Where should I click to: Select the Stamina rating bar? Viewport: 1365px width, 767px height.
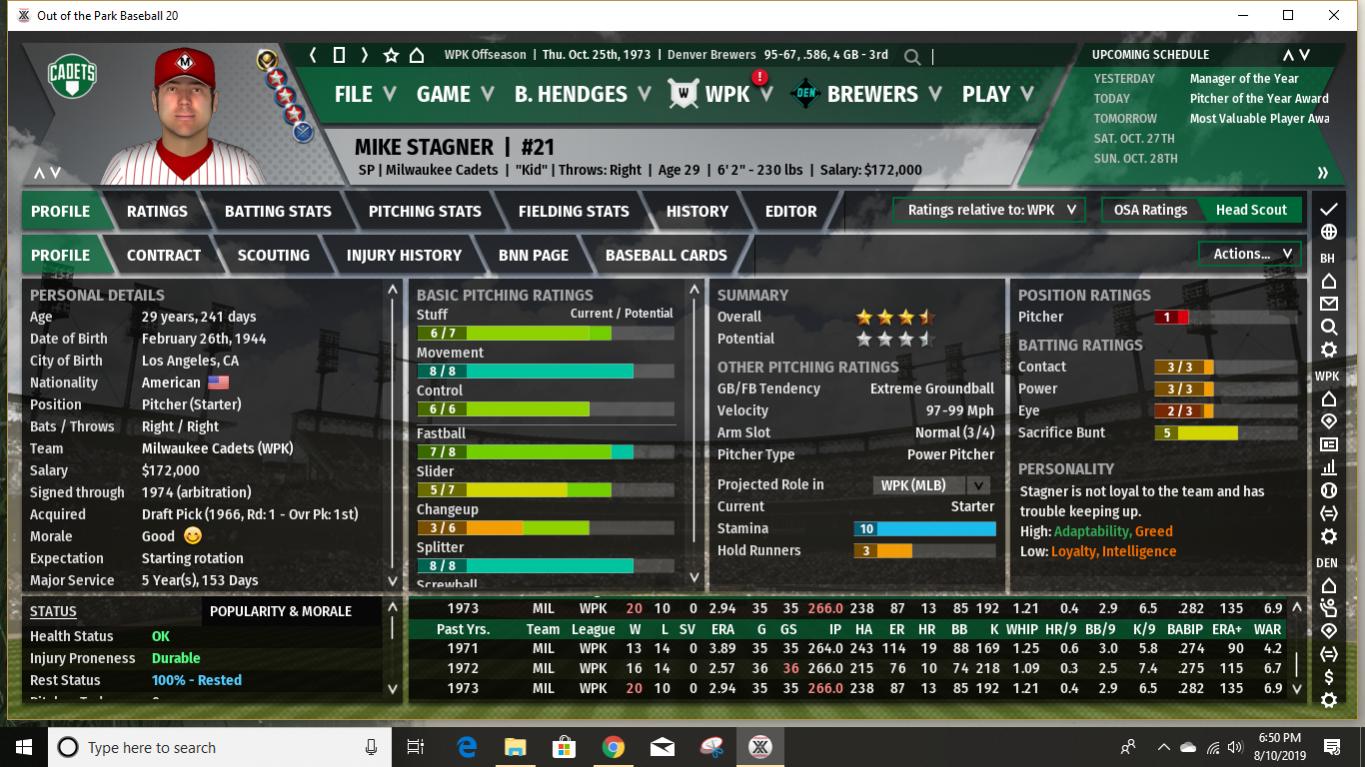[x=925, y=528]
